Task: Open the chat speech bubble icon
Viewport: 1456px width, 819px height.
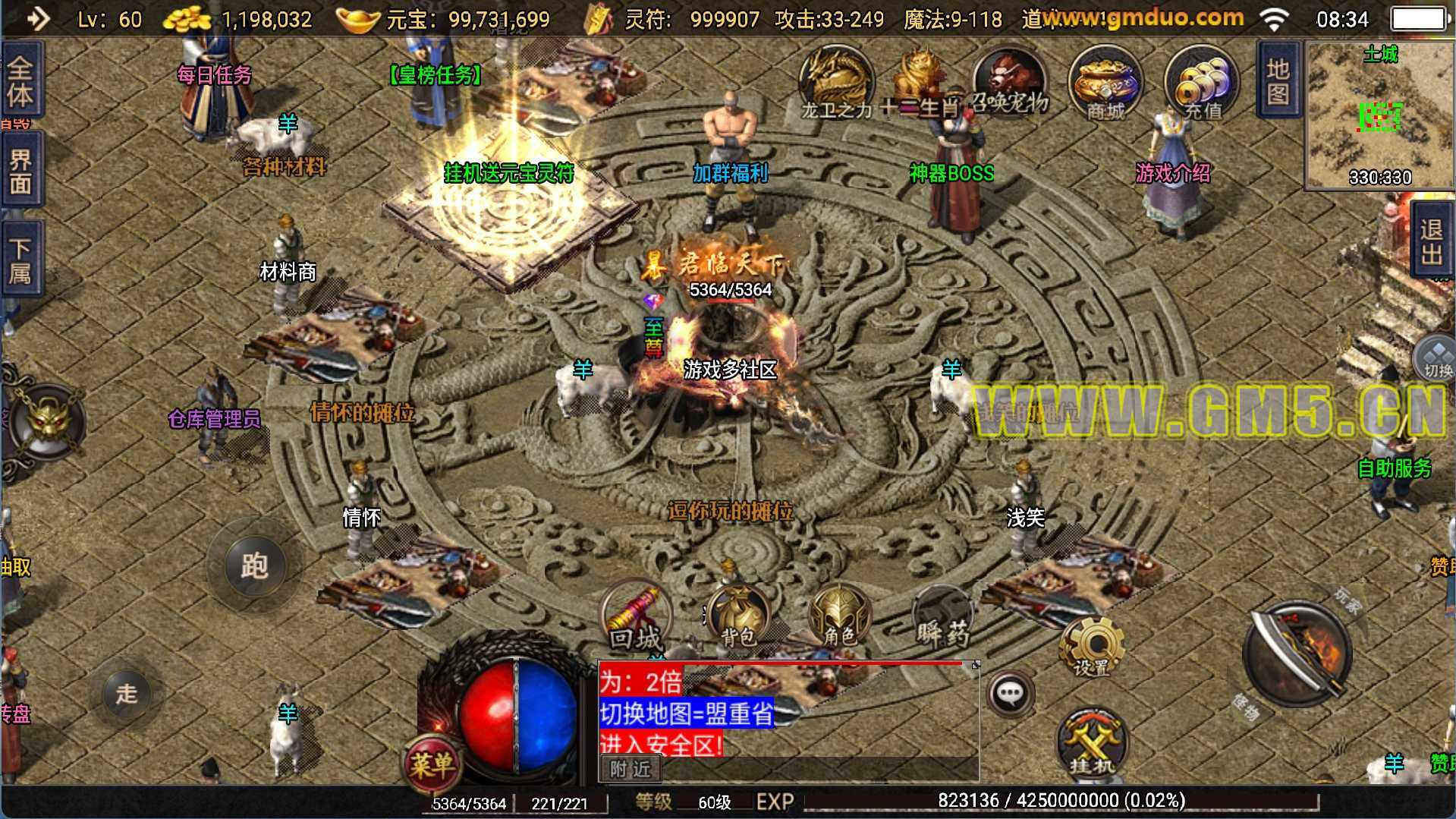Action: [1010, 693]
